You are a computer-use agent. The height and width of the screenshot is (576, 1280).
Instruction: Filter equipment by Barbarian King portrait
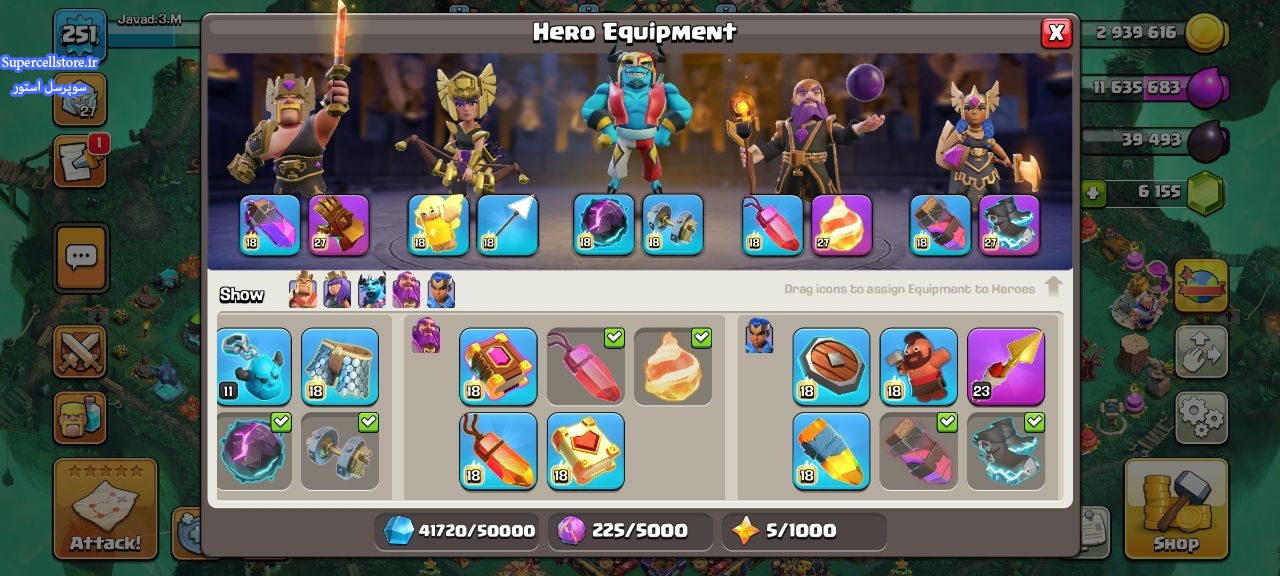click(x=303, y=291)
